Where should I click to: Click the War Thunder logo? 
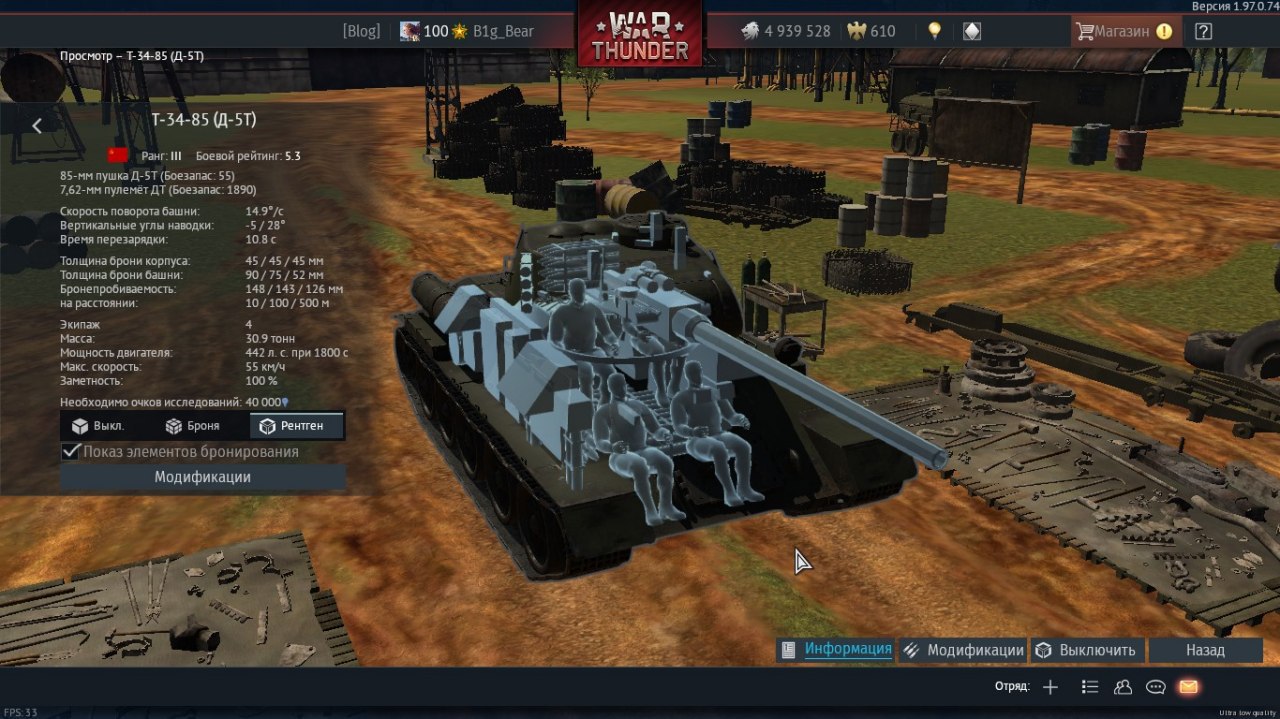click(x=640, y=35)
